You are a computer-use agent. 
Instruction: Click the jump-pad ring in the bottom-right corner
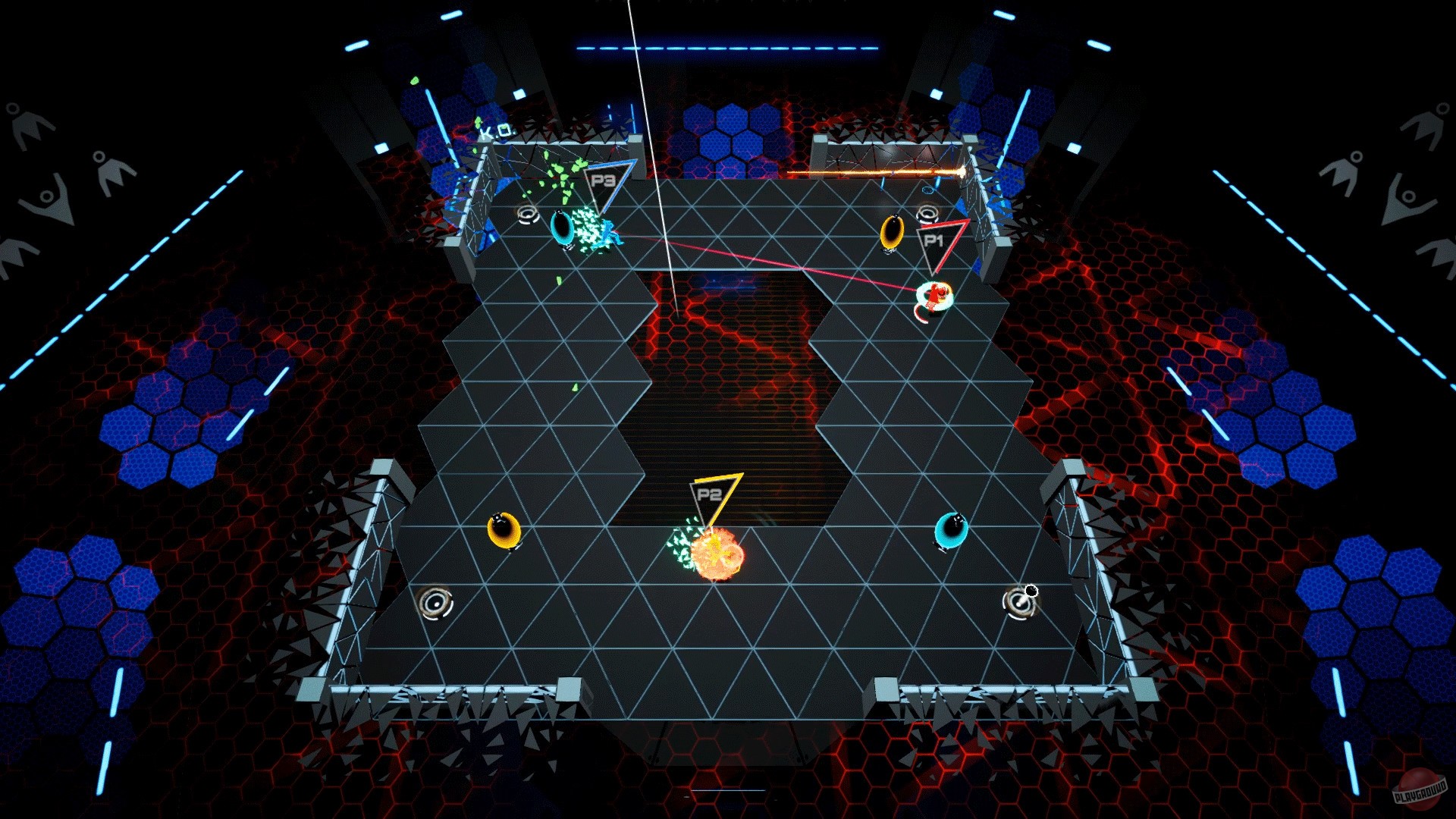tap(1020, 603)
